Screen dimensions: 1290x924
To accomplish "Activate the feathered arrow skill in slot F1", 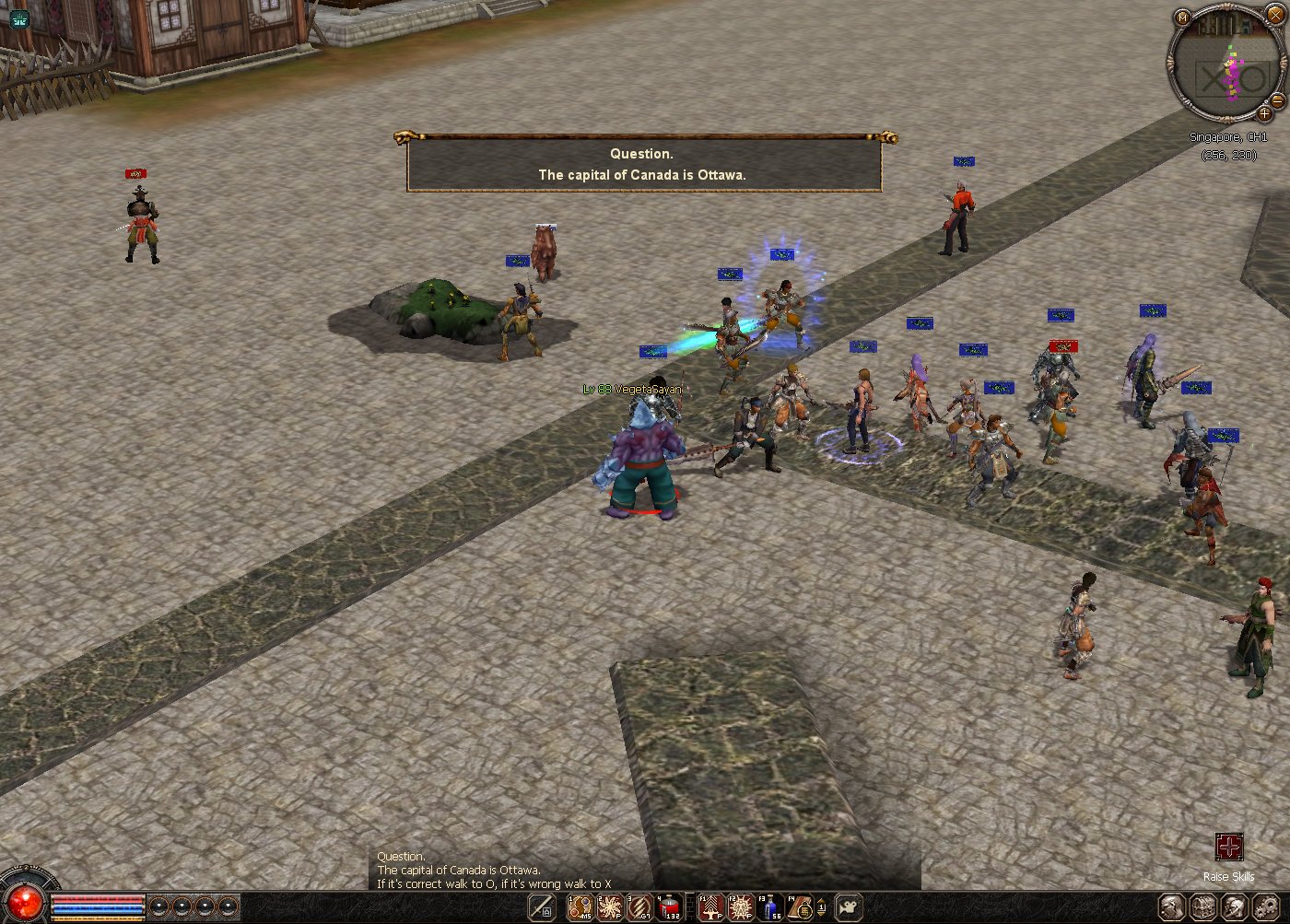I will coord(711,906).
